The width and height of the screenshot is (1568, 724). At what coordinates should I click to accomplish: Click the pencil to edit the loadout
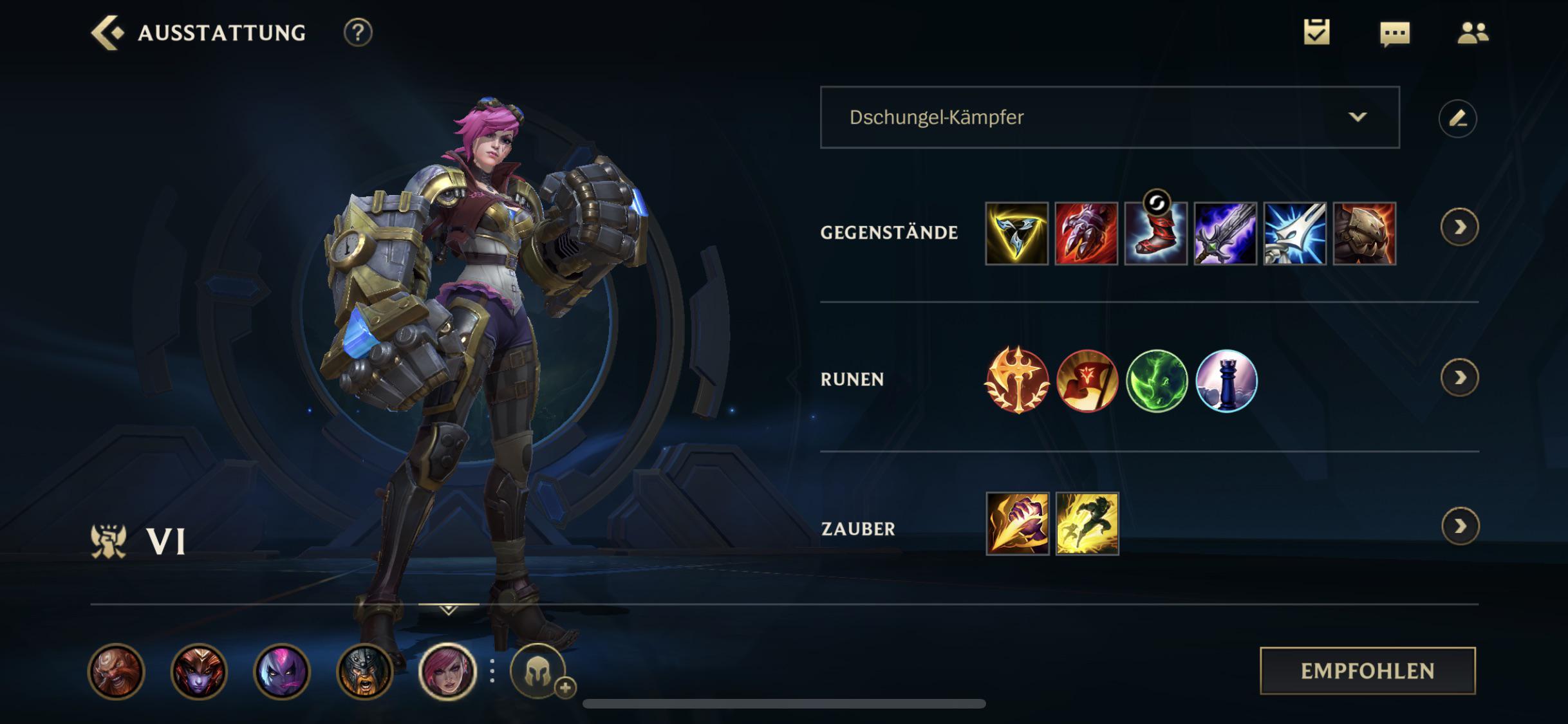pyautogui.click(x=1459, y=118)
